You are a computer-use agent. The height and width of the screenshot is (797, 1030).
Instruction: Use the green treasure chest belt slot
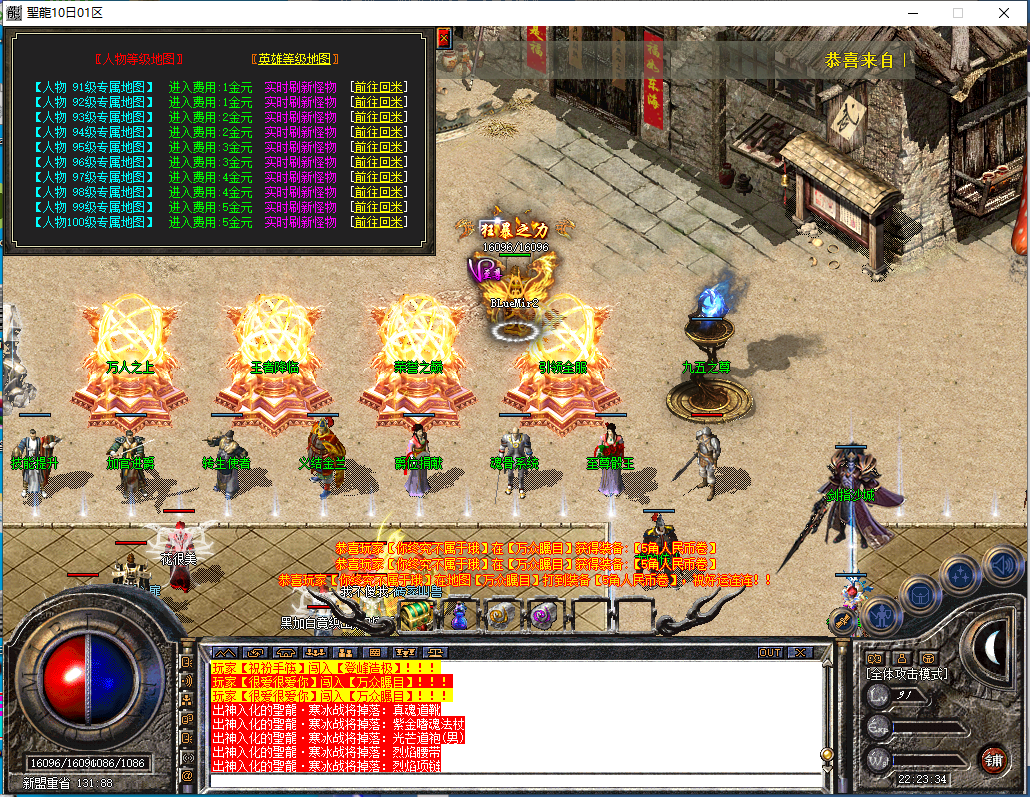pos(416,616)
